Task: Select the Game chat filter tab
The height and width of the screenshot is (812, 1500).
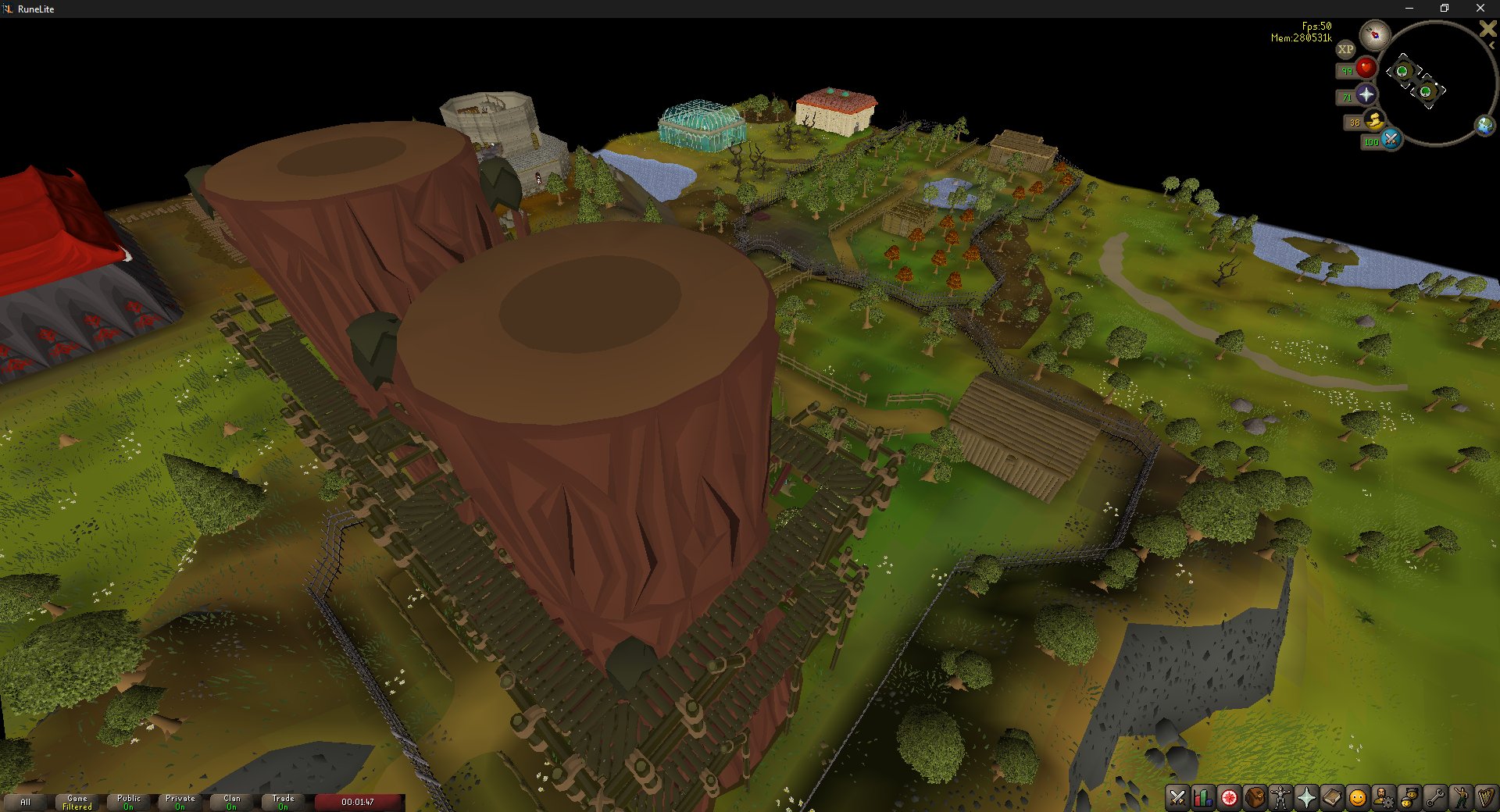Action: tap(76, 801)
